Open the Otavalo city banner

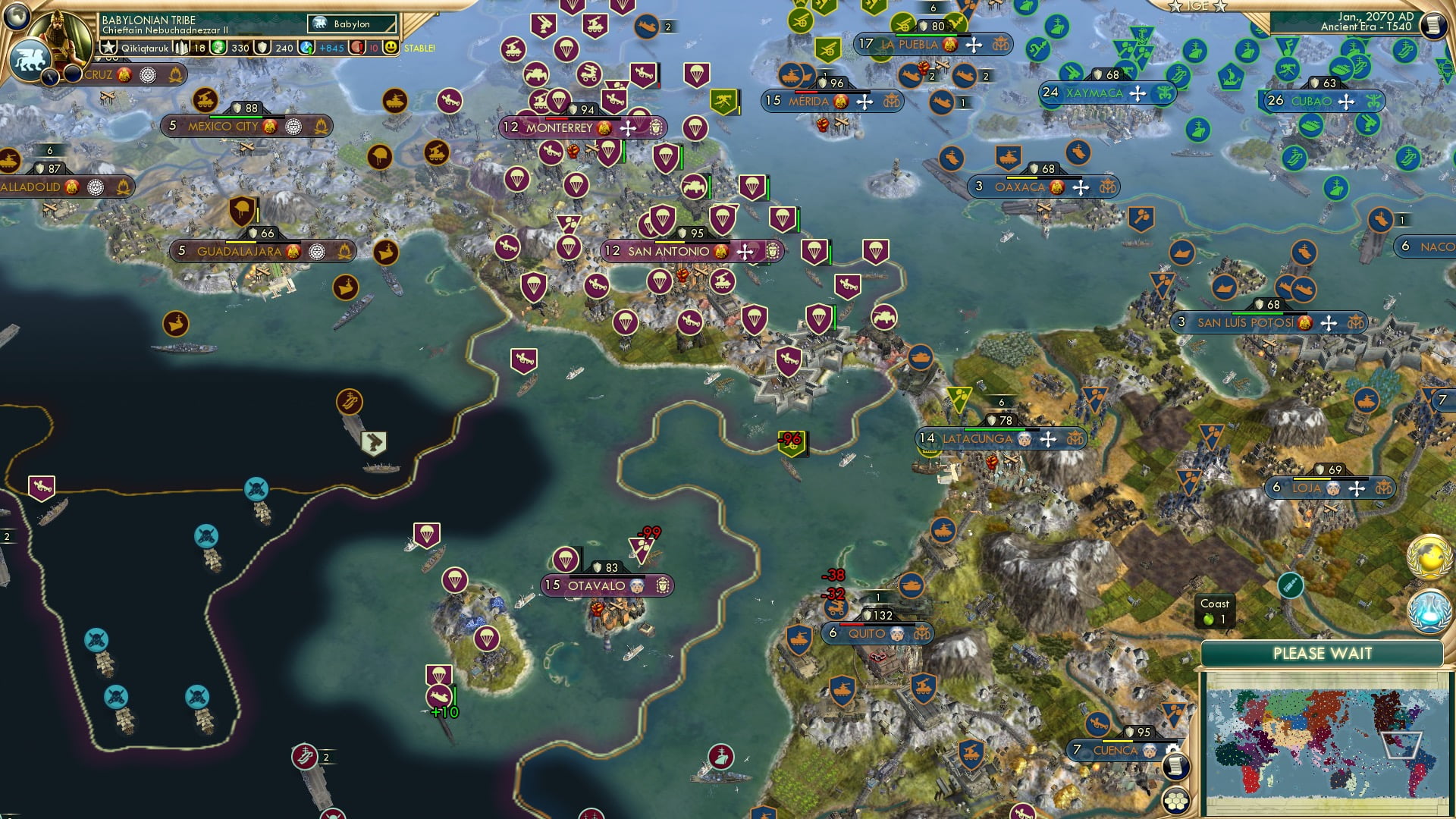point(596,585)
